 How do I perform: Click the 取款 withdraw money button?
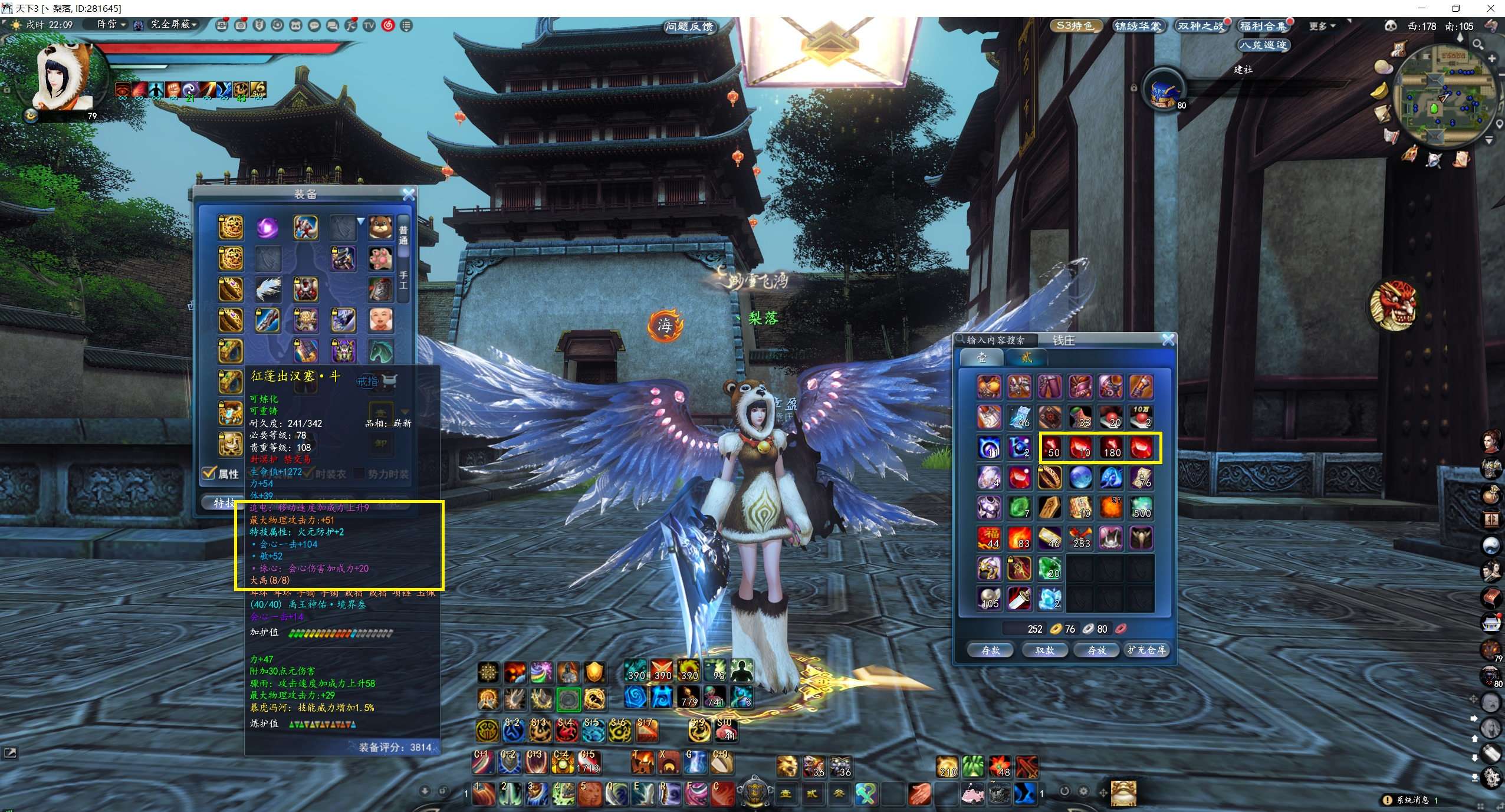click(x=1044, y=650)
